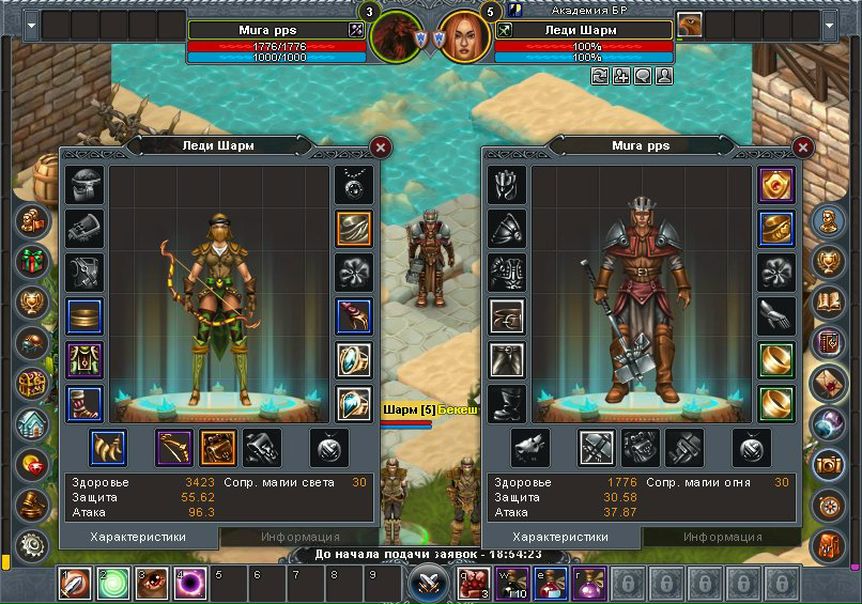Viewport: 862px width, 604px height.
Task: Select the crossed axes weapon slot
Action: (597, 448)
